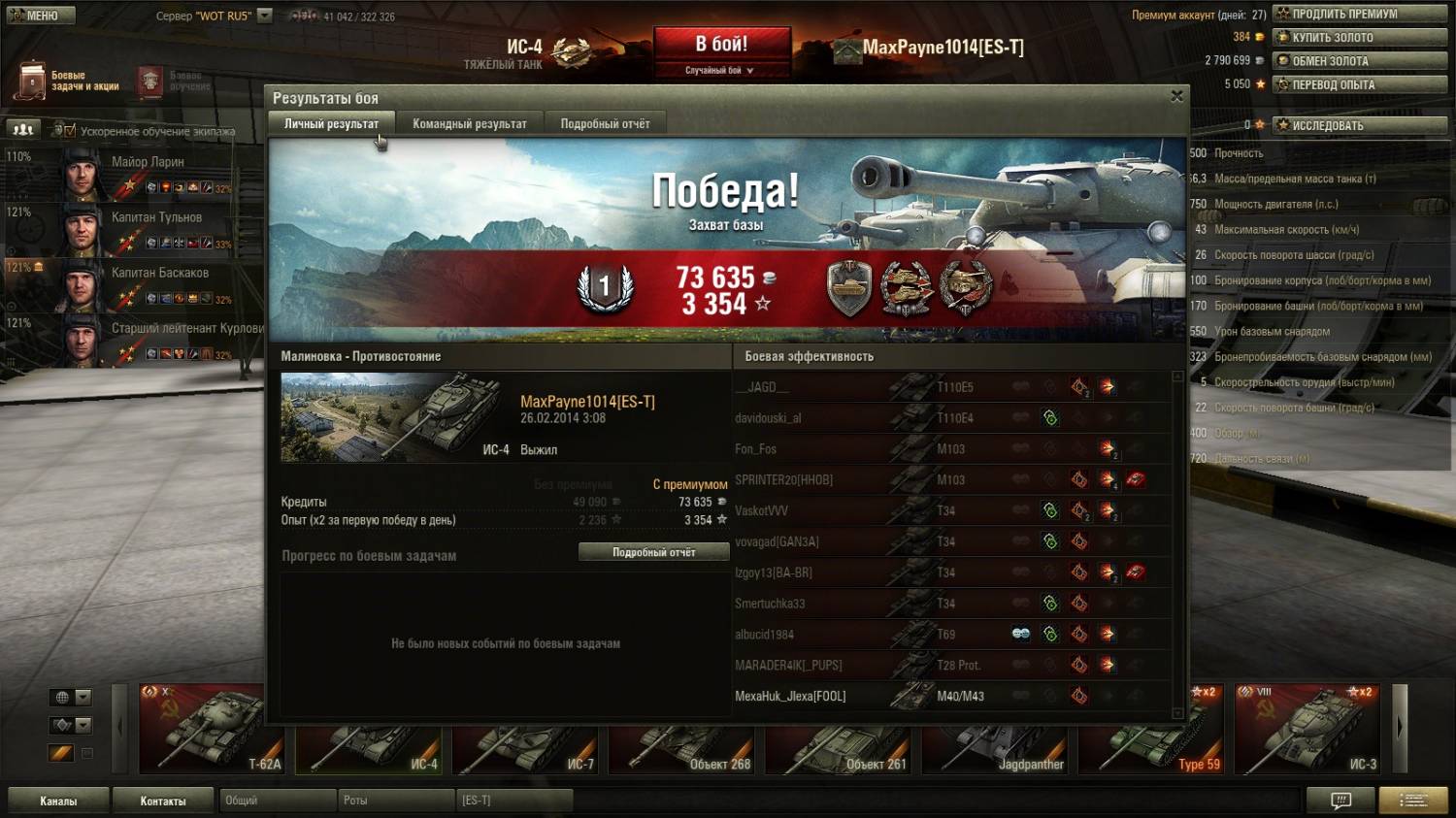Choose the ИС-3 tank in carousel
The image size is (1456, 818).
1307,730
